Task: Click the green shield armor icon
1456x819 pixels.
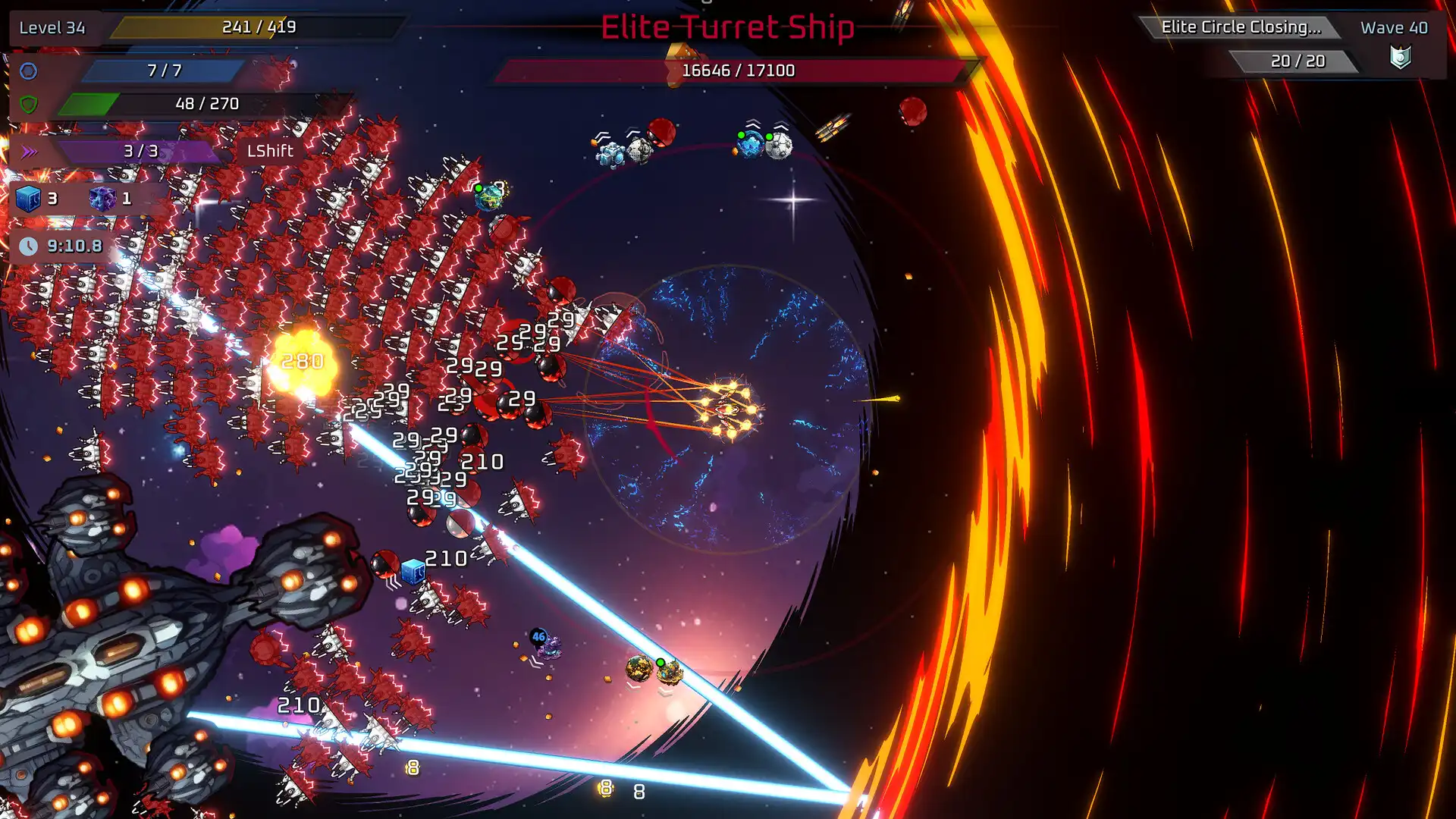Action: pos(29,104)
